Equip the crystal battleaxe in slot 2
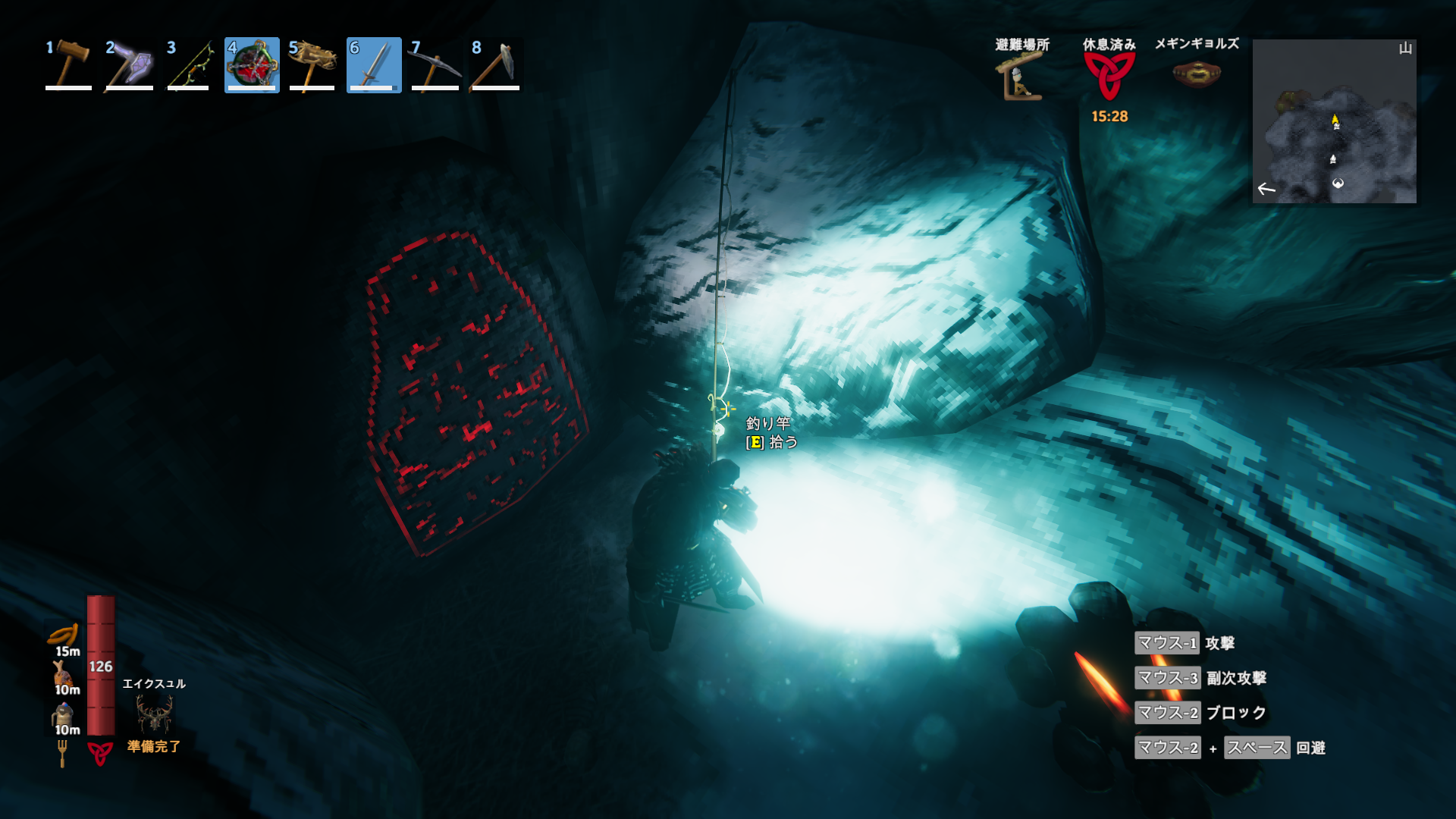 coord(130,65)
